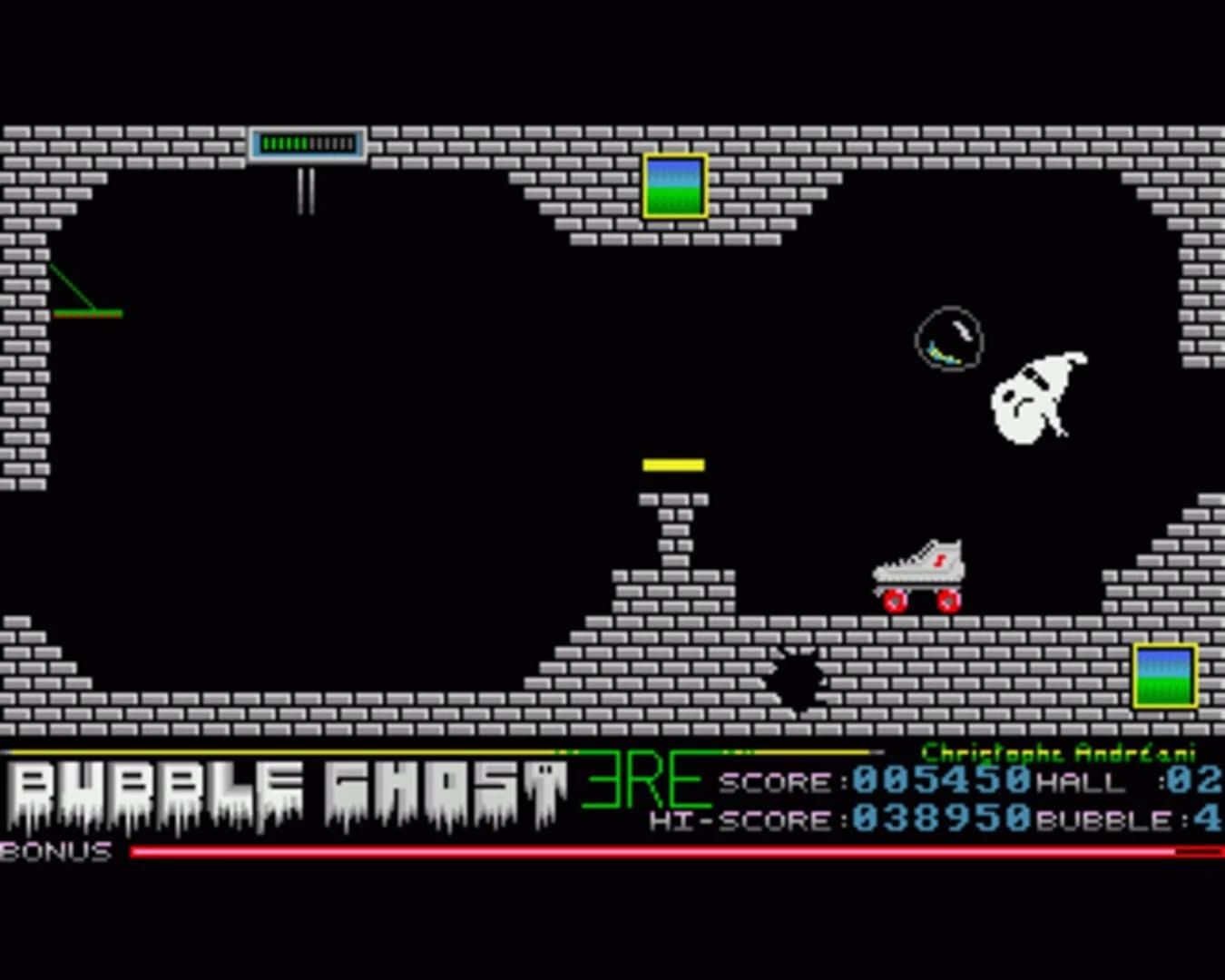
Task: Toggle the green power gauge at the top
Action: [307, 142]
